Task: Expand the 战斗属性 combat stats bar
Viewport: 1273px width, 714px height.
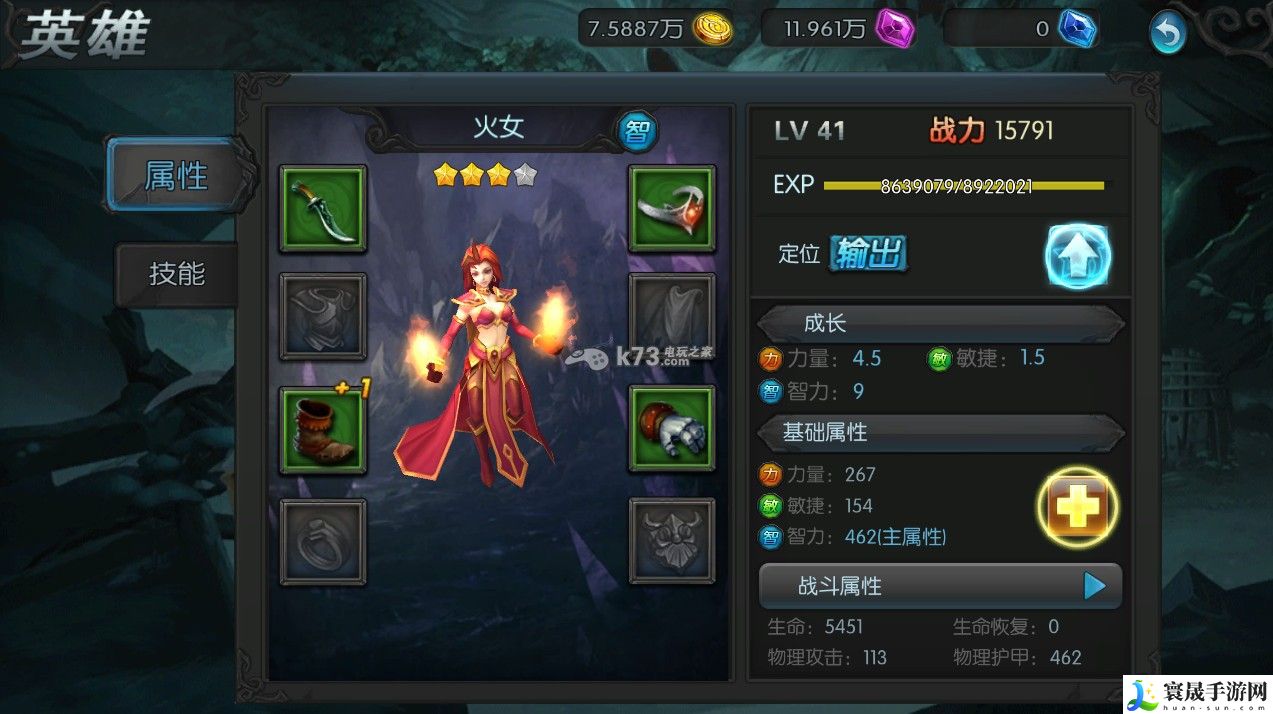Action: [x=940, y=586]
